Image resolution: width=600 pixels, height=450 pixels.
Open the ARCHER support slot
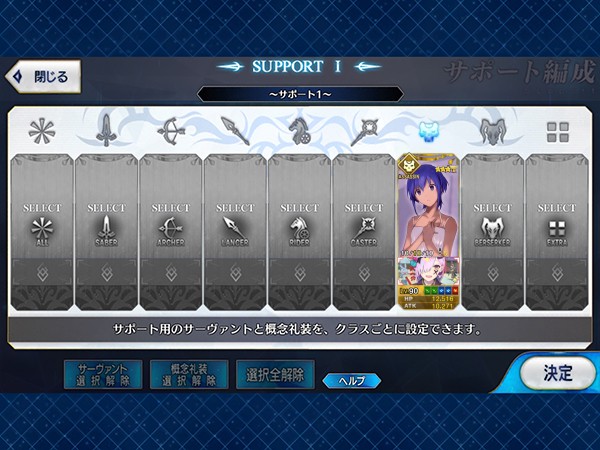point(171,230)
